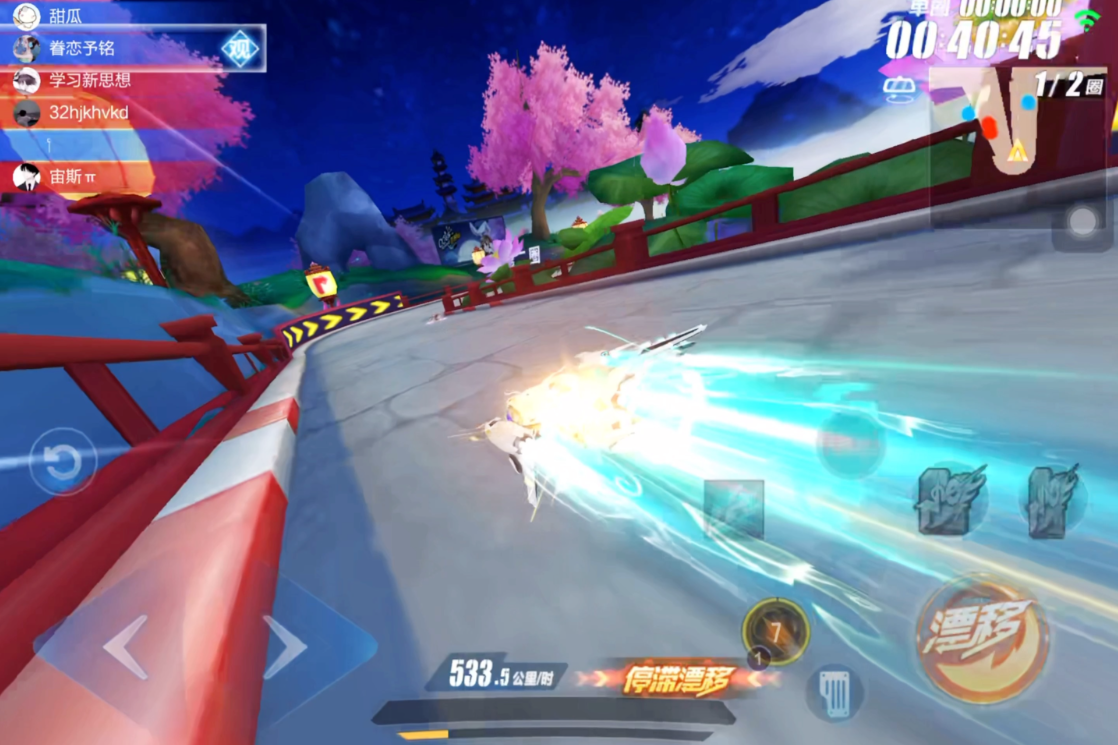The image size is (1118, 745).
Task: Tap the orange 漂移 drift button
Action: coord(981,637)
